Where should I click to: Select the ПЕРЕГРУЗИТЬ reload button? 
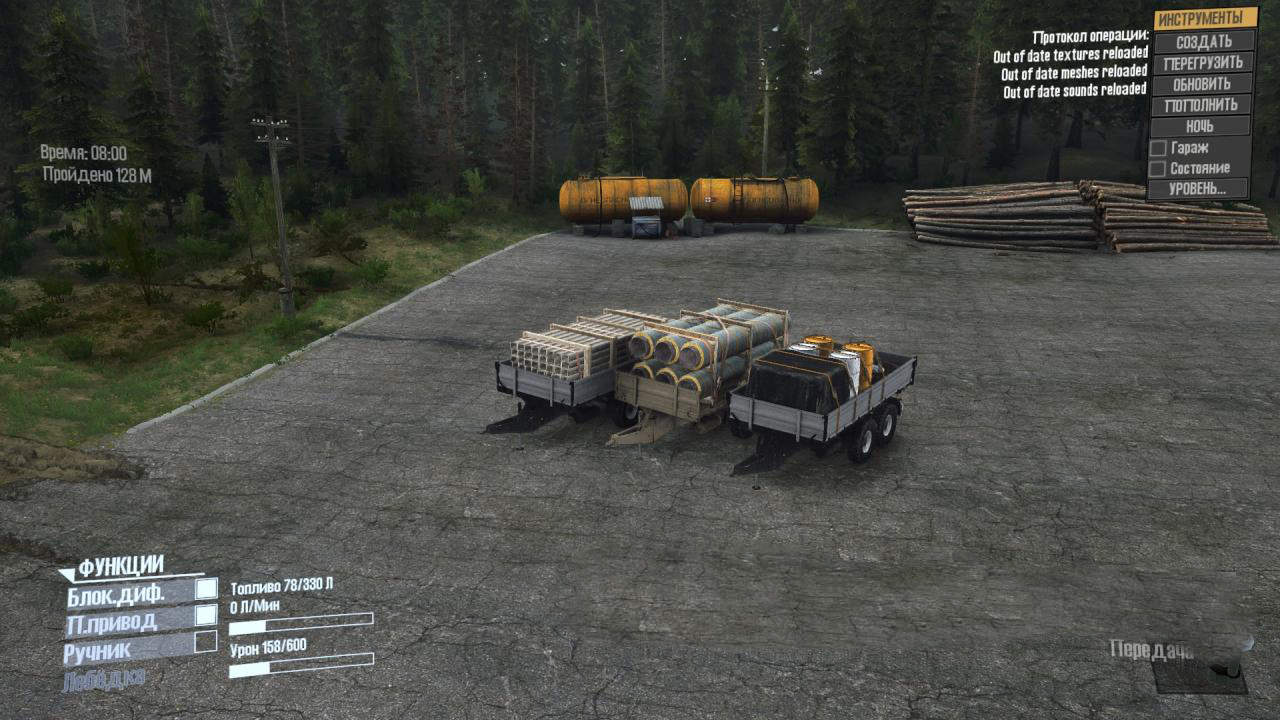1202,63
